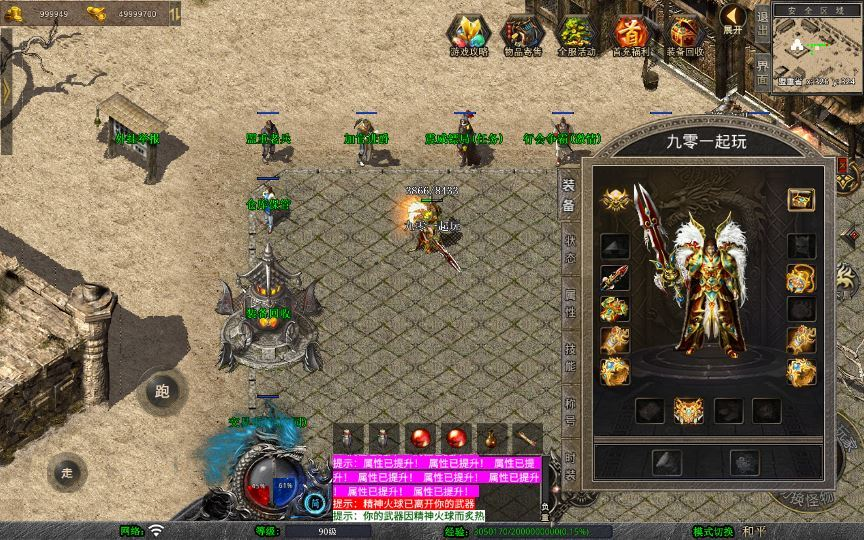Select the equipped red sword weapon slot

(x=614, y=278)
